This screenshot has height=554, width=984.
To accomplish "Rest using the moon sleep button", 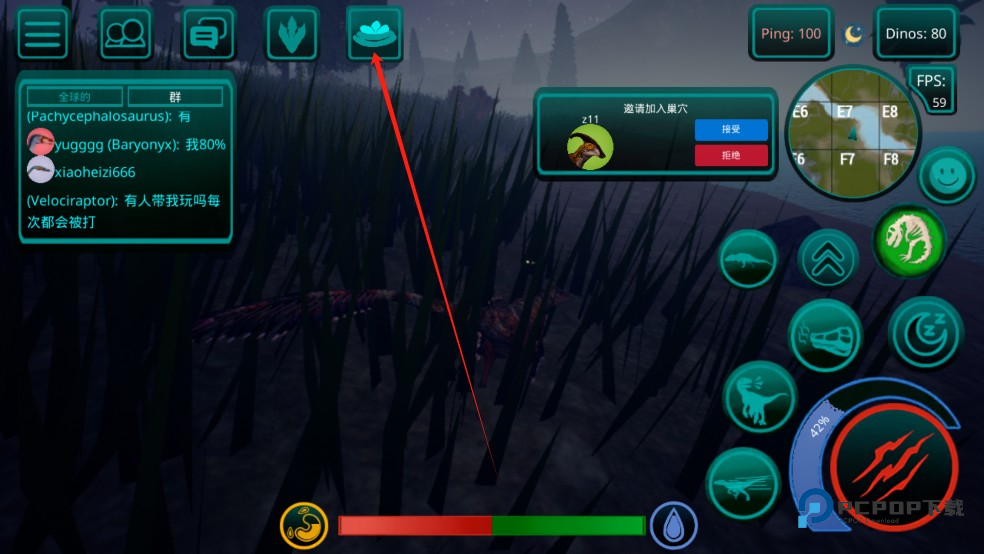I will [x=925, y=333].
